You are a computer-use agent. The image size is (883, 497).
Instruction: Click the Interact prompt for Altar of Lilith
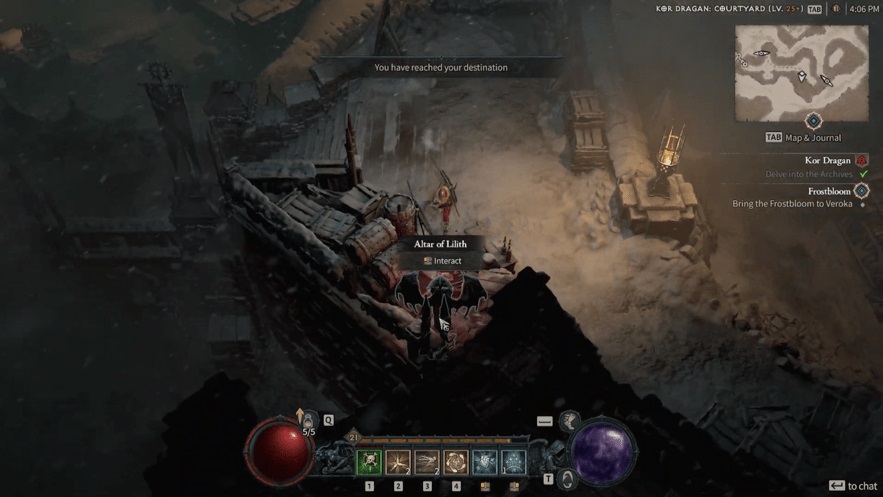click(x=441, y=261)
